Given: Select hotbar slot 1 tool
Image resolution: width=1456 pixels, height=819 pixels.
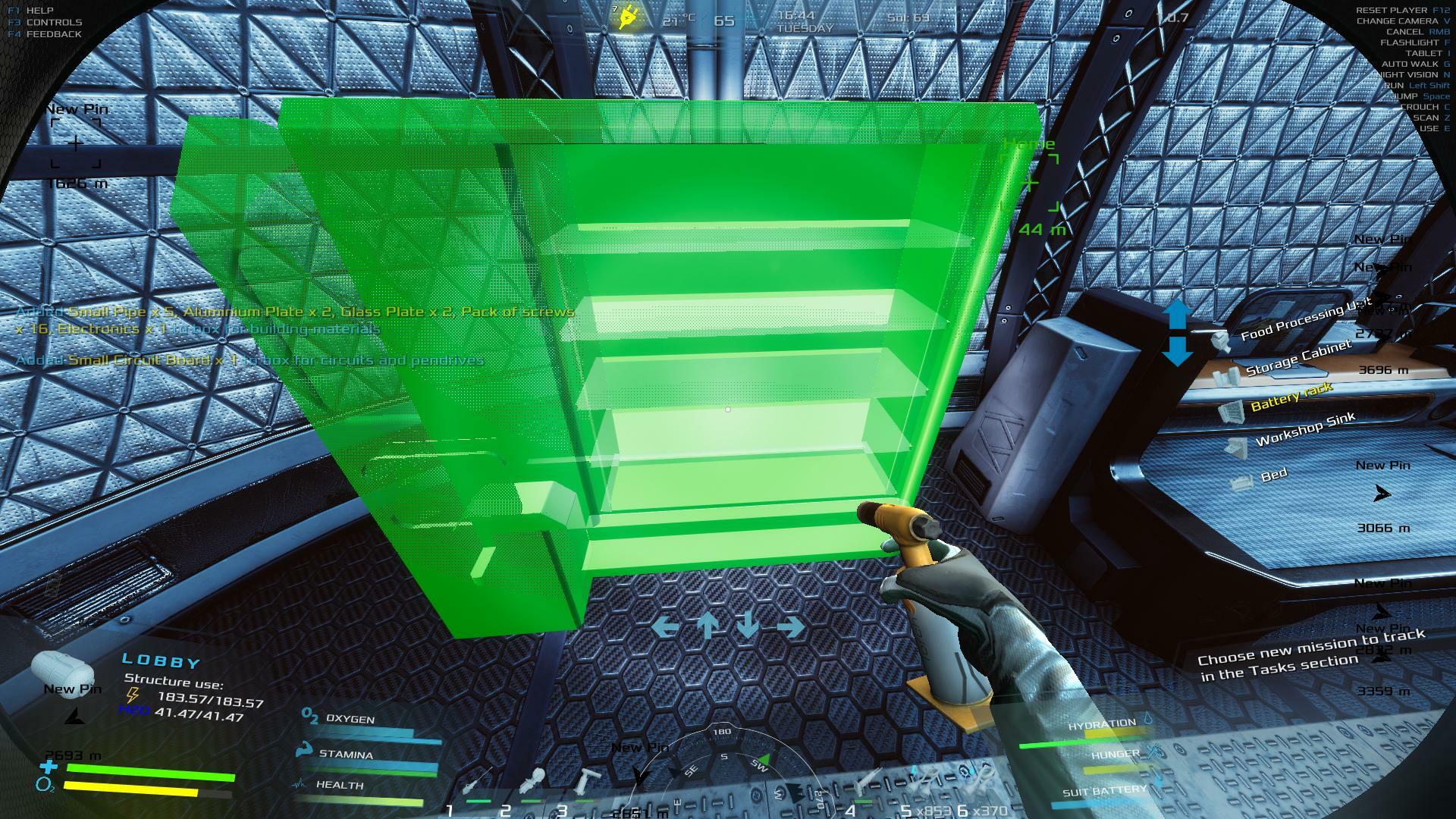Looking at the screenshot, I should click(479, 781).
